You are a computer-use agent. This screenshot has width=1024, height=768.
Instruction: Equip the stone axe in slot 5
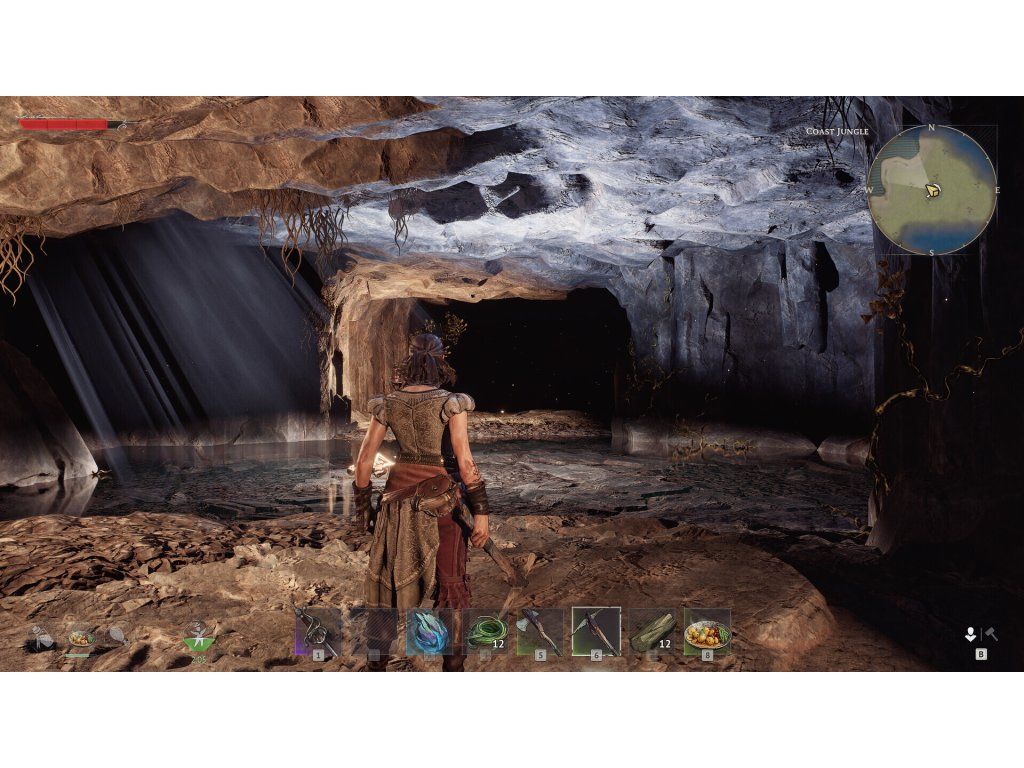pos(540,631)
